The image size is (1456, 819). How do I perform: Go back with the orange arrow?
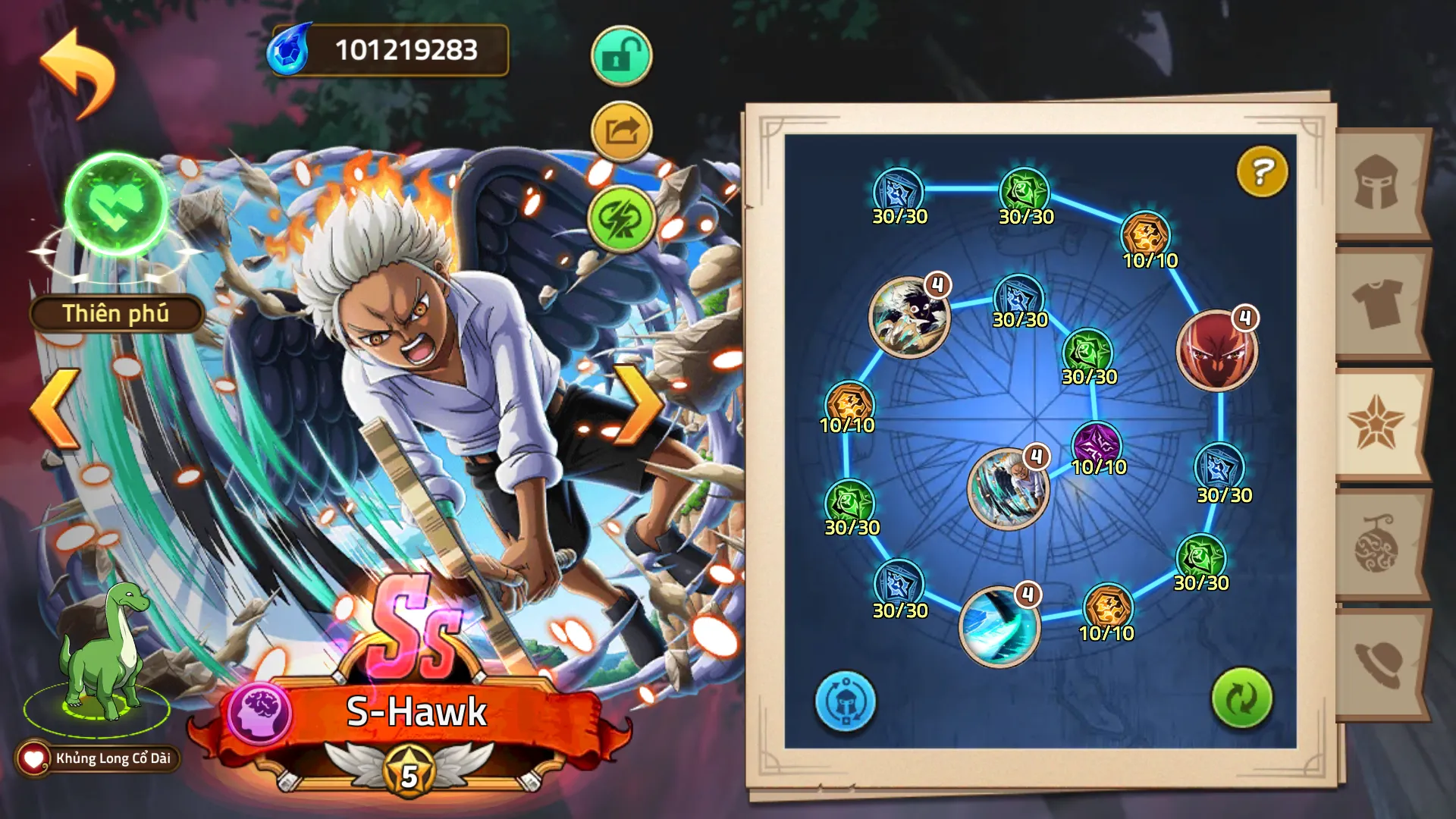coord(78,73)
